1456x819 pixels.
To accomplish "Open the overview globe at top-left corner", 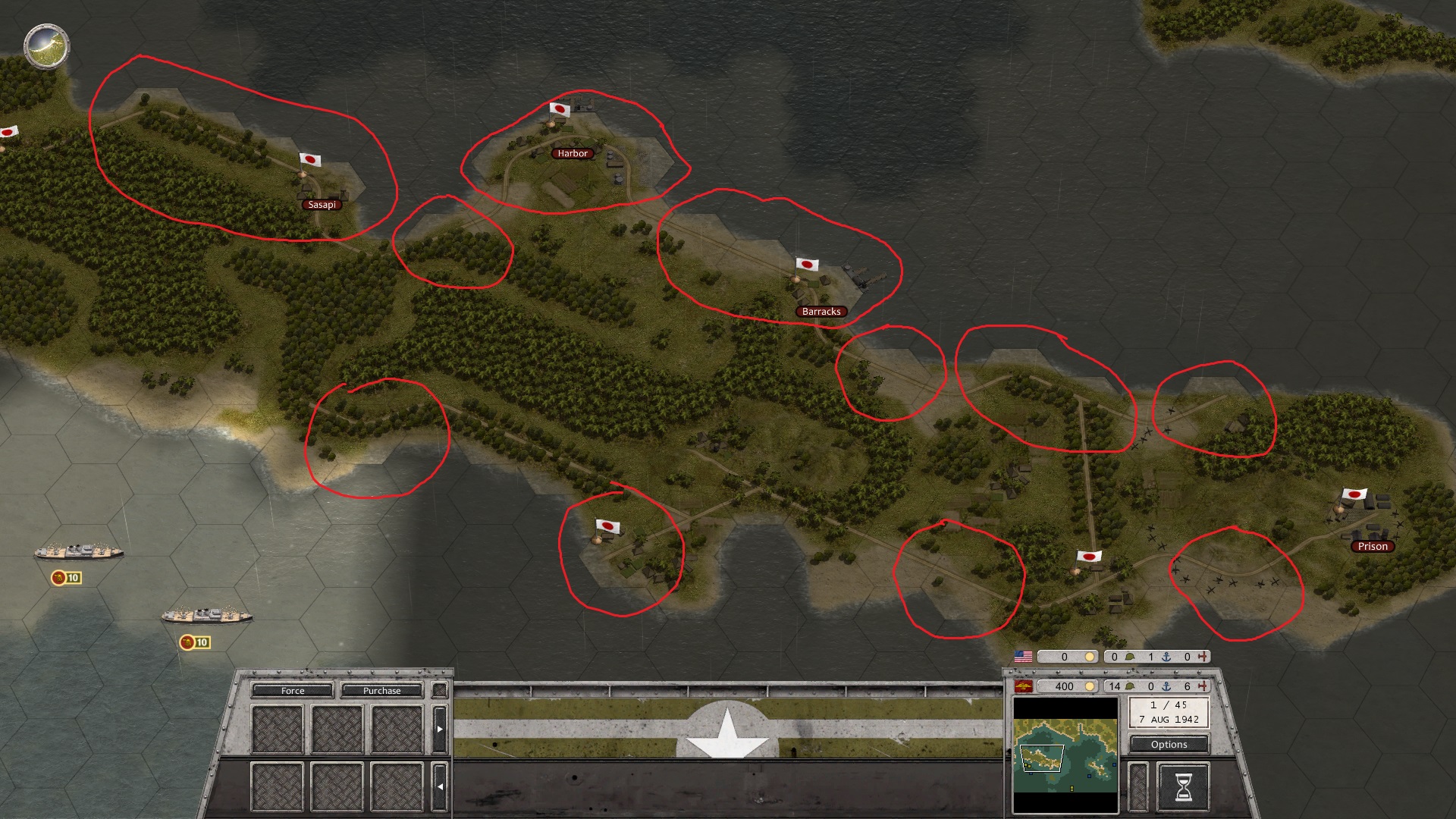I will pyautogui.click(x=45, y=45).
